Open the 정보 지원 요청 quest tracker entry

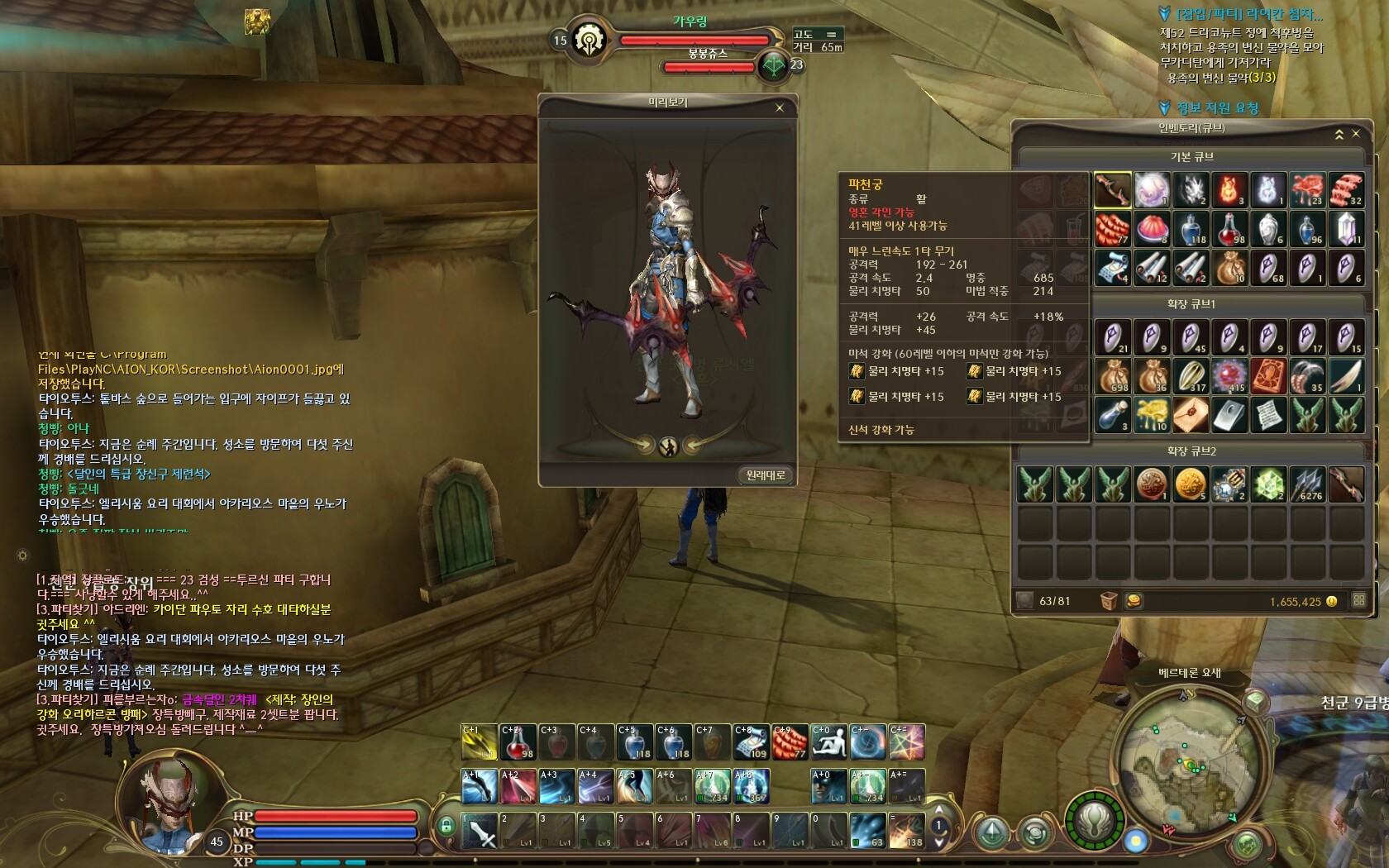(1217, 107)
